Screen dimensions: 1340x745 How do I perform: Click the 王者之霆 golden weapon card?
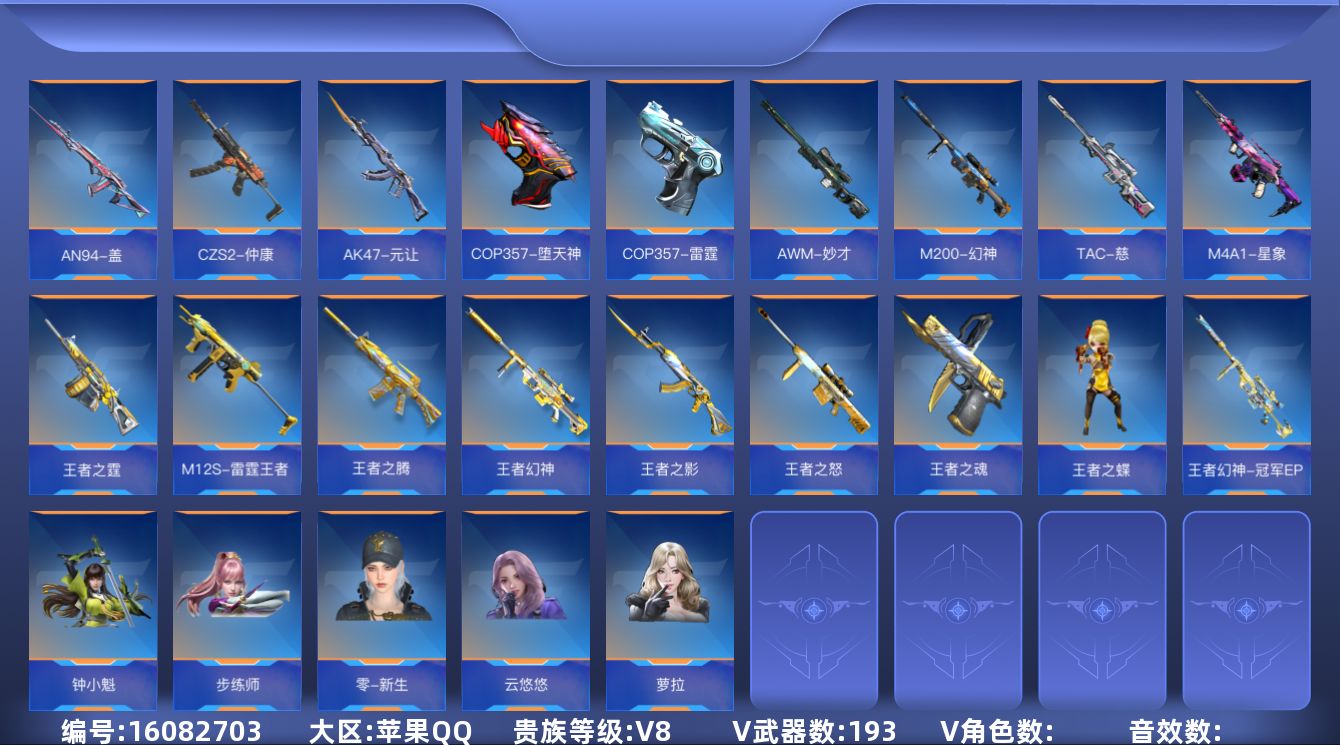(x=93, y=395)
